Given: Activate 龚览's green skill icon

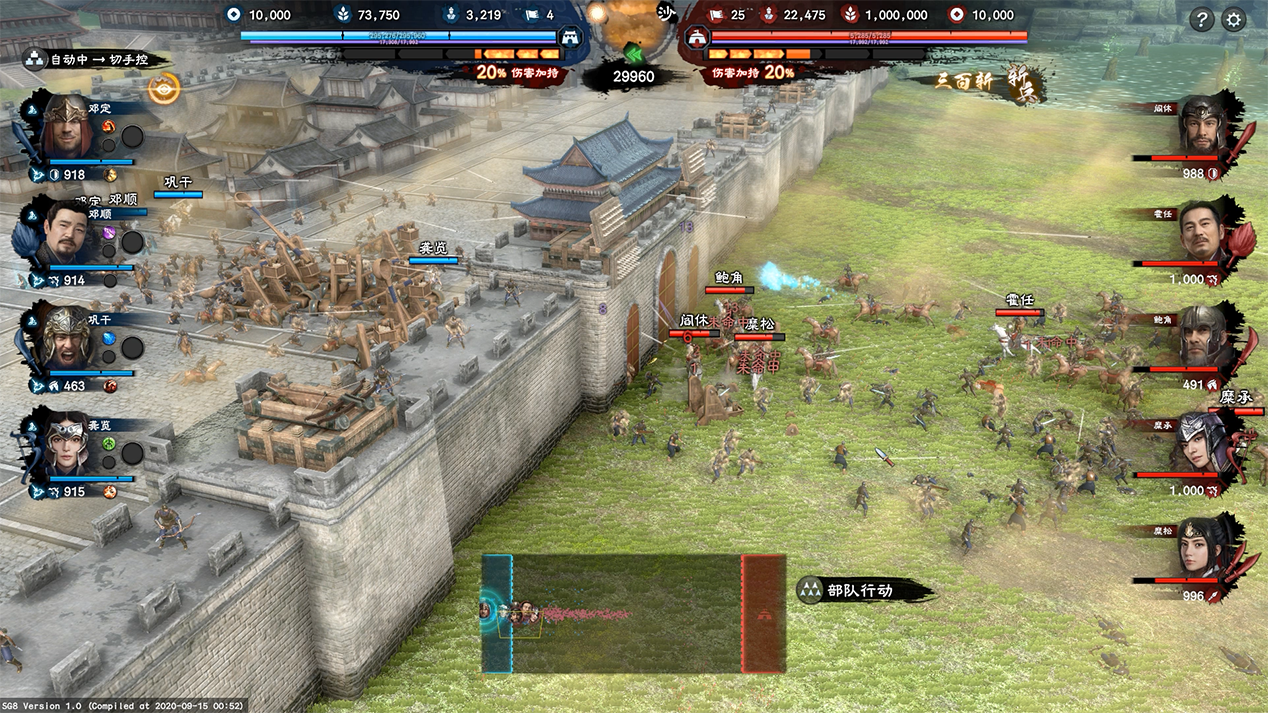Looking at the screenshot, I should tap(109, 444).
